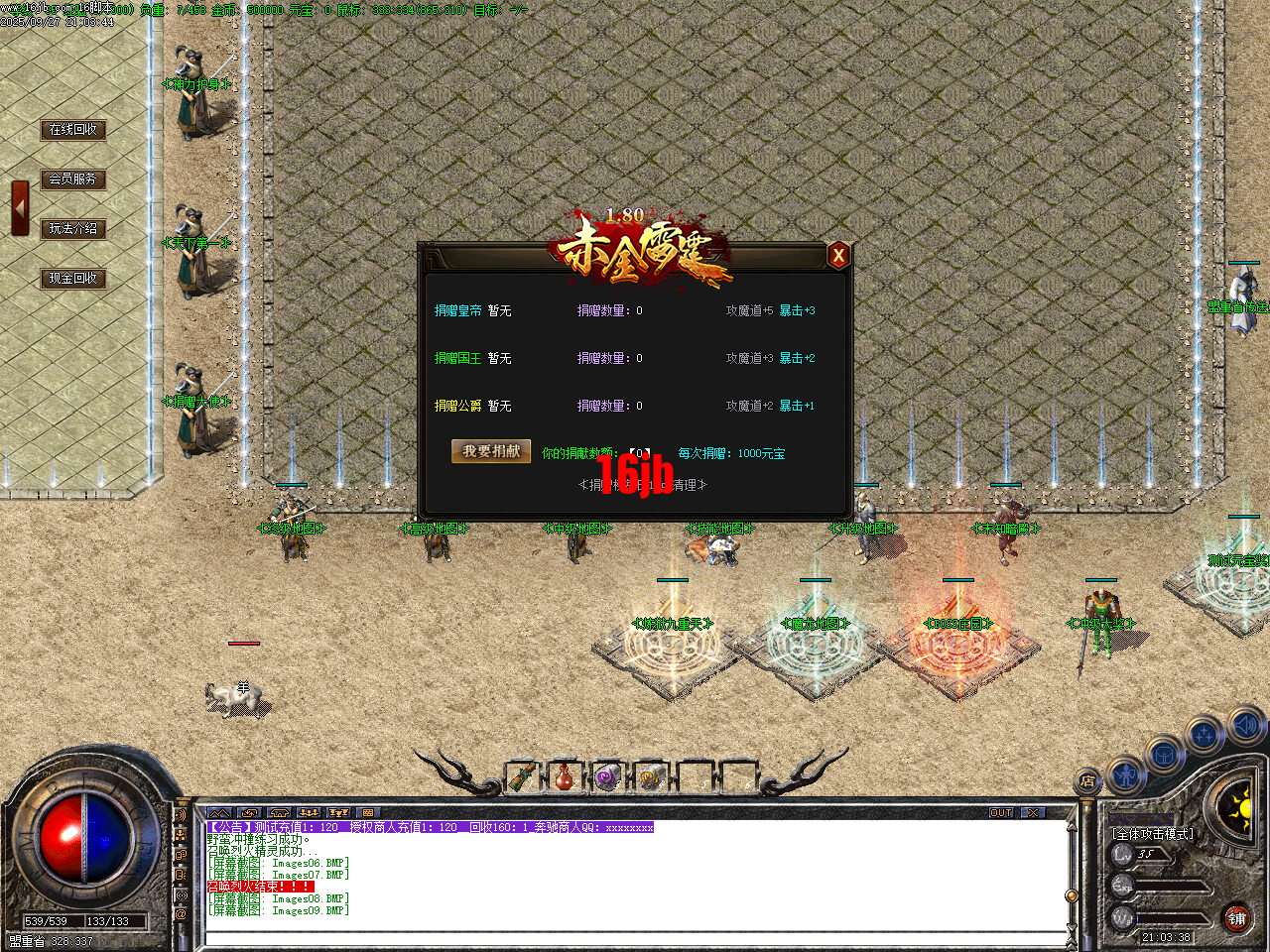Mute game sound with the speaker icon

(1244, 726)
